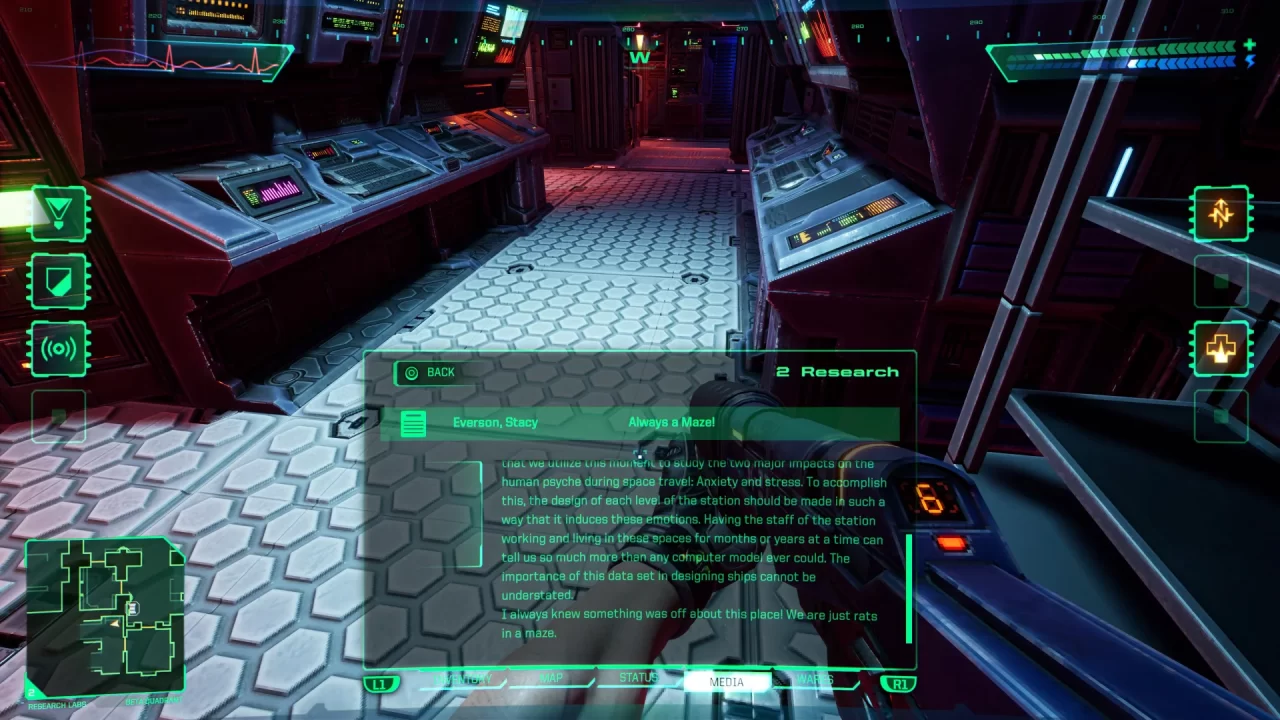Open the Map tab
The width and height of the screenshot is (1280, 720).
click(x=551, y=679)
